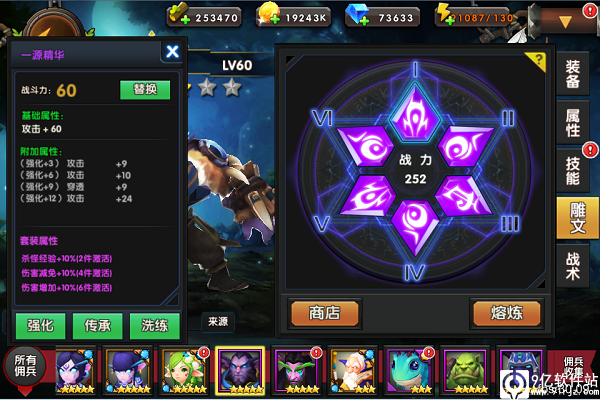Select the 洗练 refine button

click(155, 325)
